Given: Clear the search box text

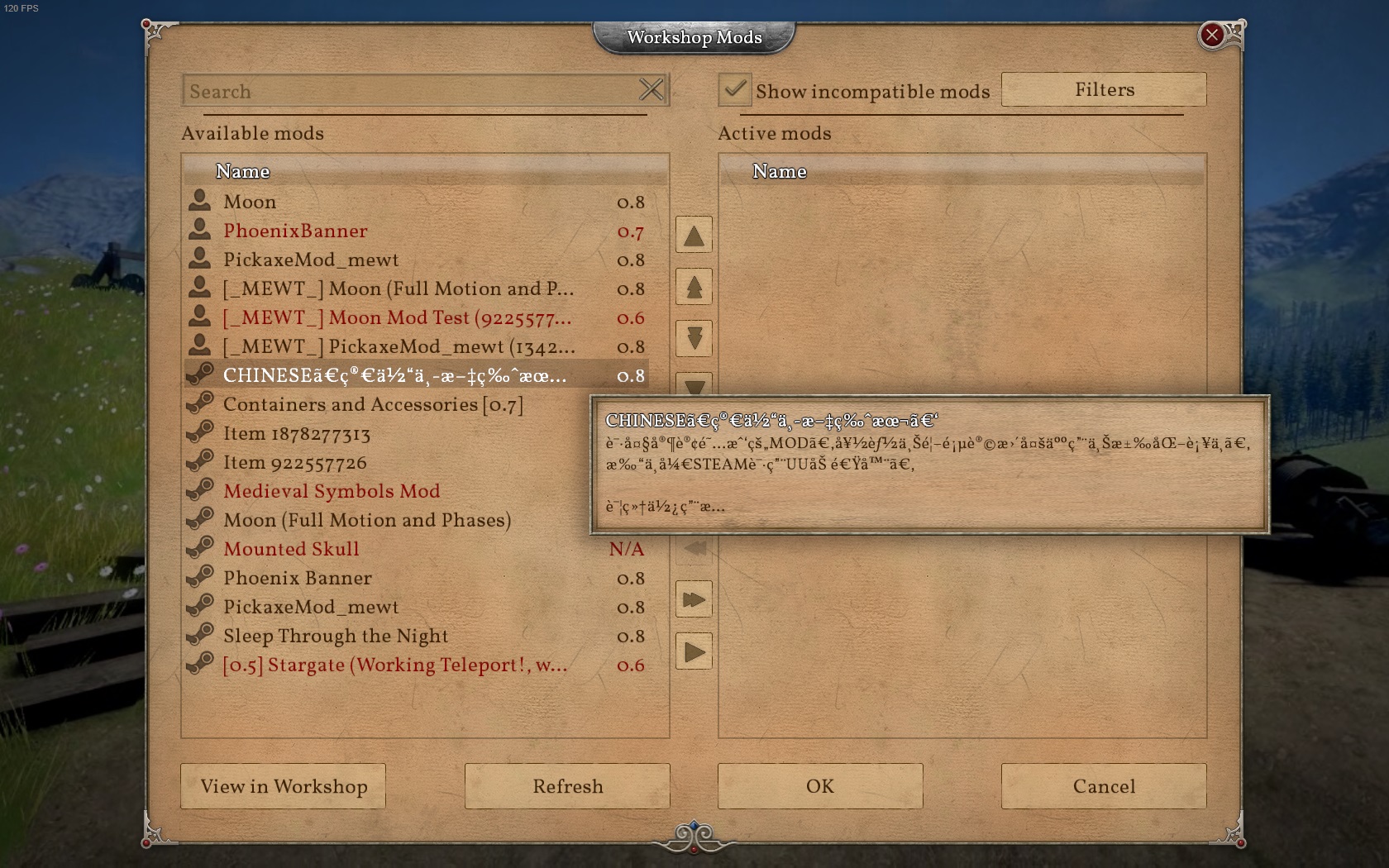Looking at the screenshot, I should pyautogui.click(x=652, y=90).
